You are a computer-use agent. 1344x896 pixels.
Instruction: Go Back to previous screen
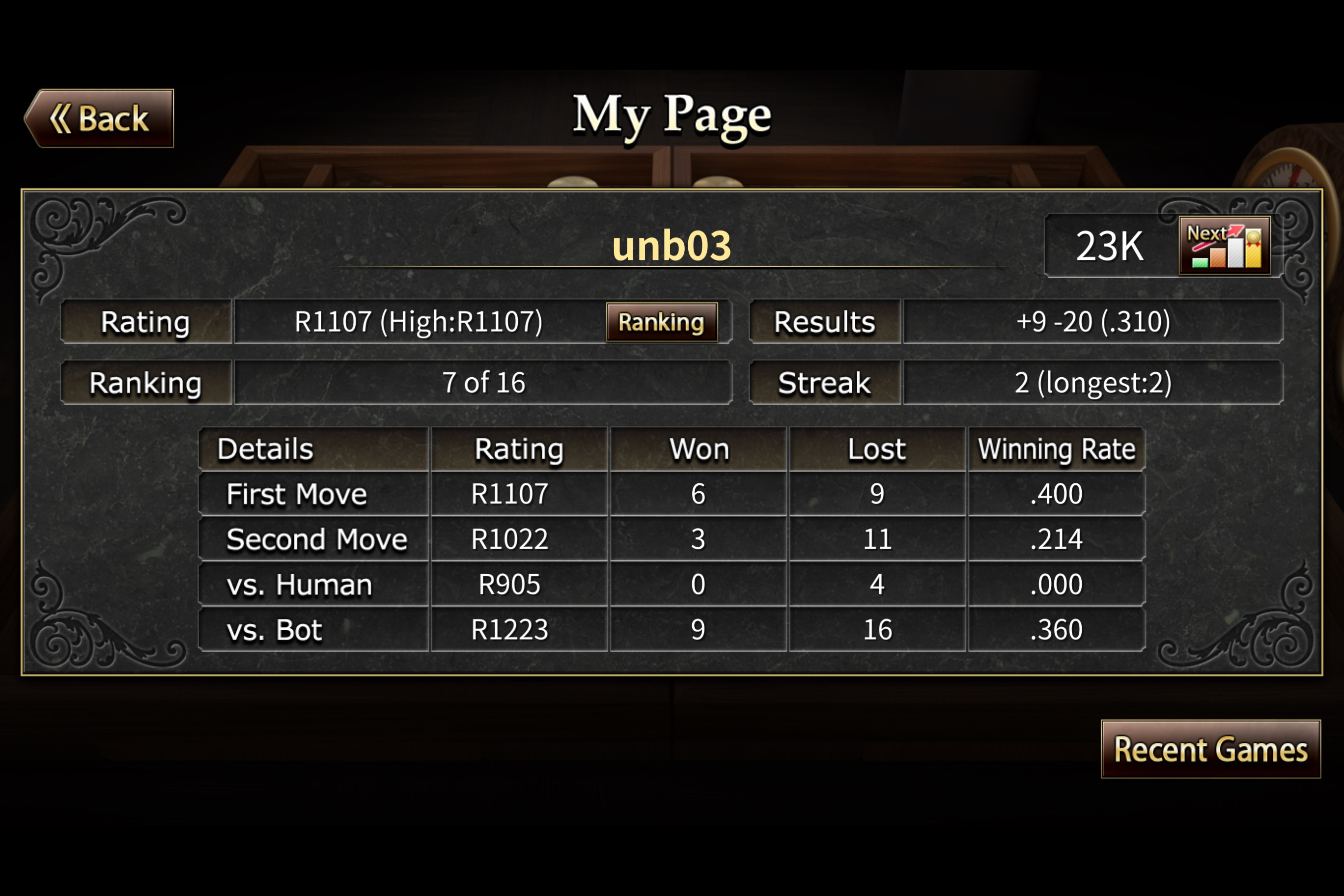click(x=98, y=118)
